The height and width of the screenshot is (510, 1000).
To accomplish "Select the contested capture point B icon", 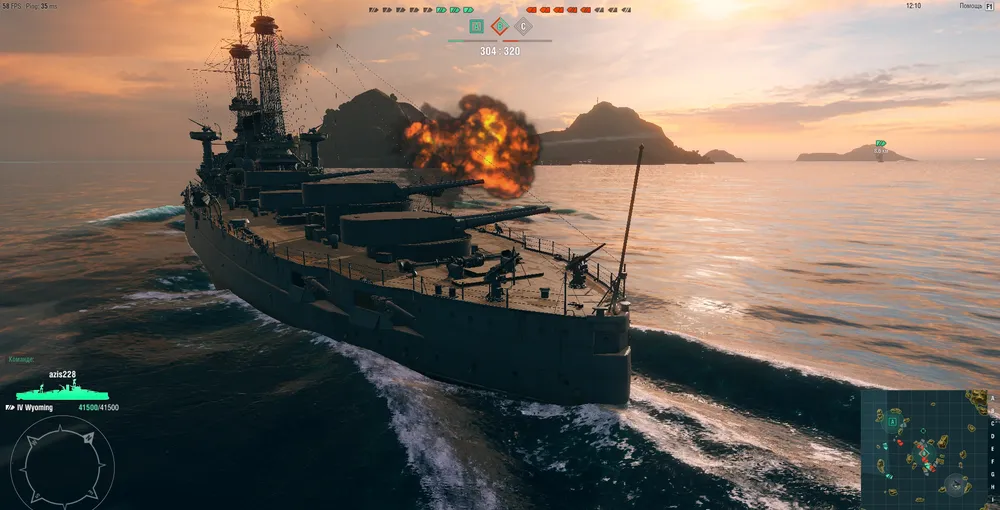I will (x=500, y=26).
